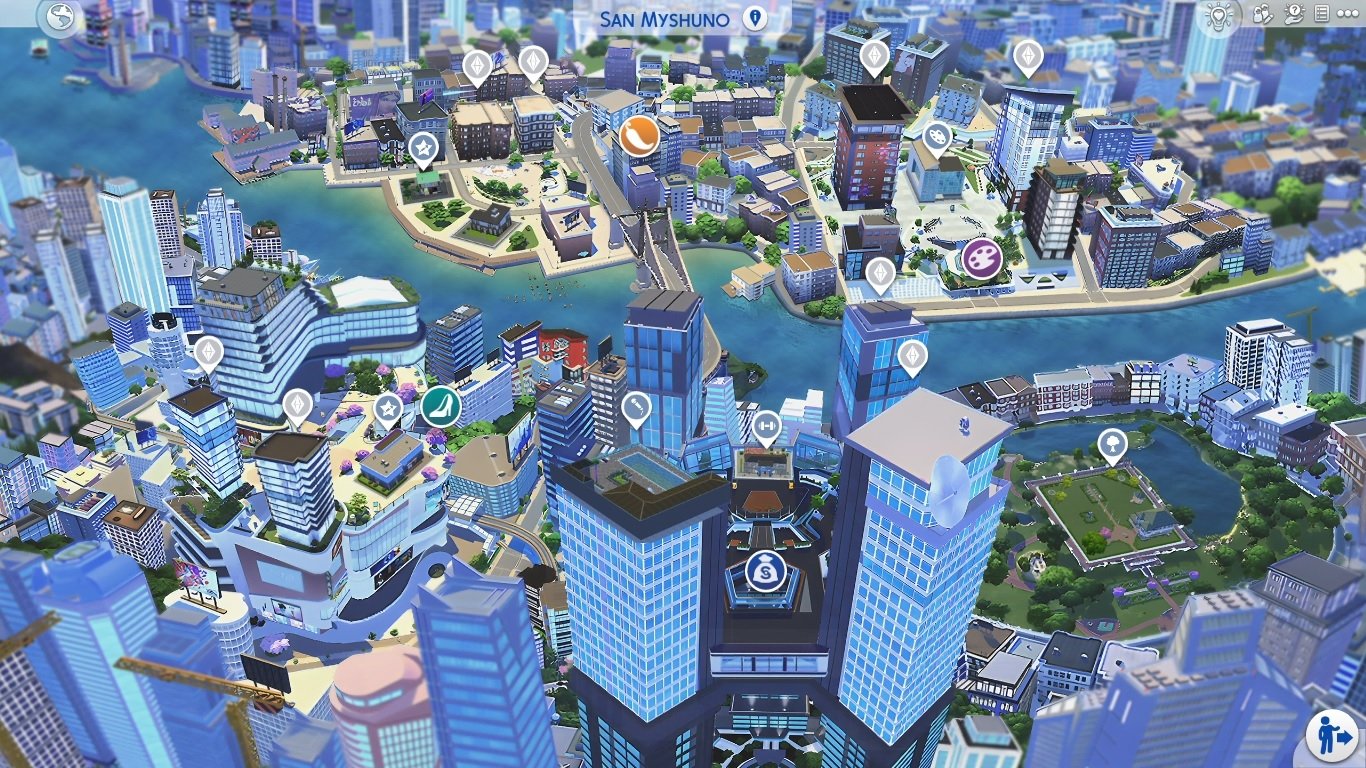The width and height of the screenshot is (1366, 768).
Task: Select the microphone karaoke lot marker
Action: click(636, 407)
